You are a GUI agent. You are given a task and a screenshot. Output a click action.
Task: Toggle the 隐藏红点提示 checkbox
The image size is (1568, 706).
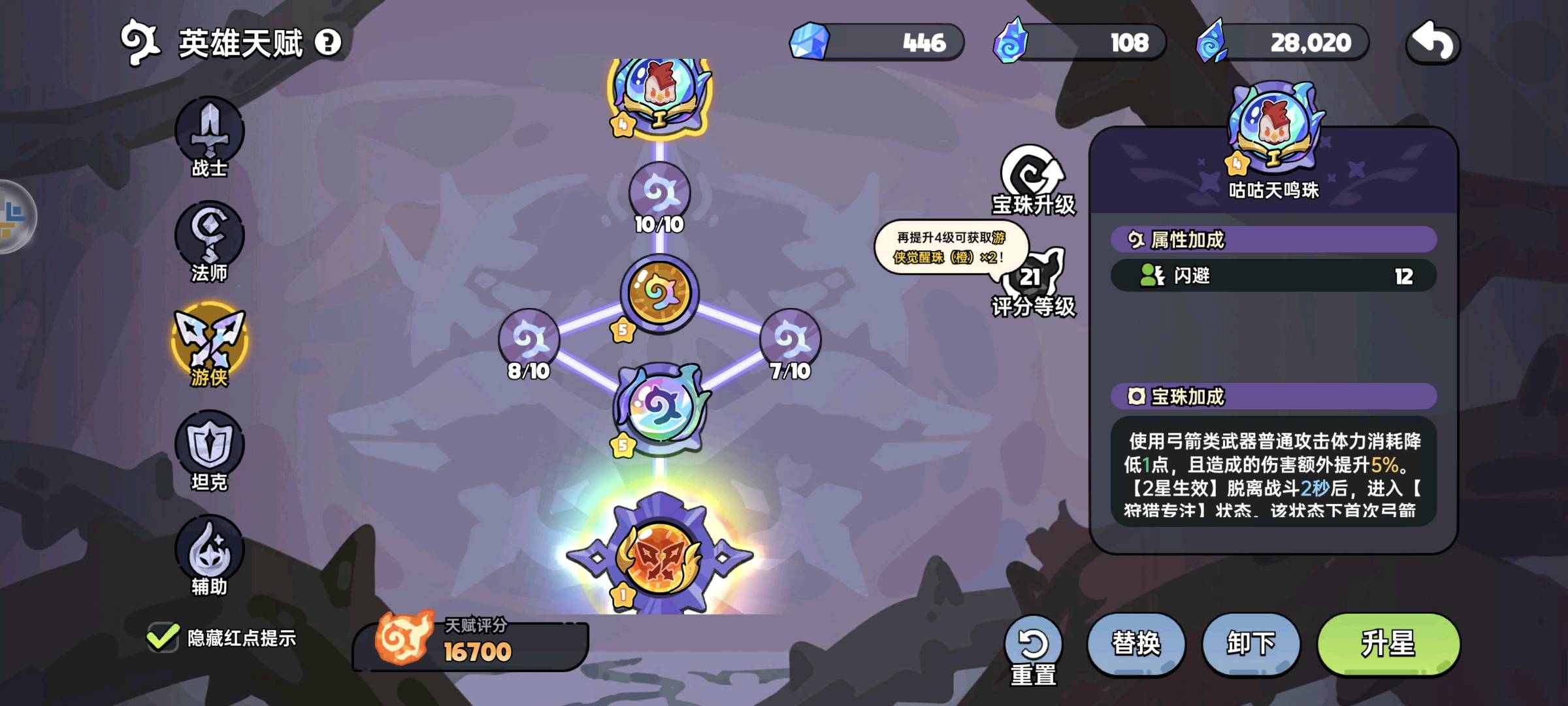tap(163, 637)
